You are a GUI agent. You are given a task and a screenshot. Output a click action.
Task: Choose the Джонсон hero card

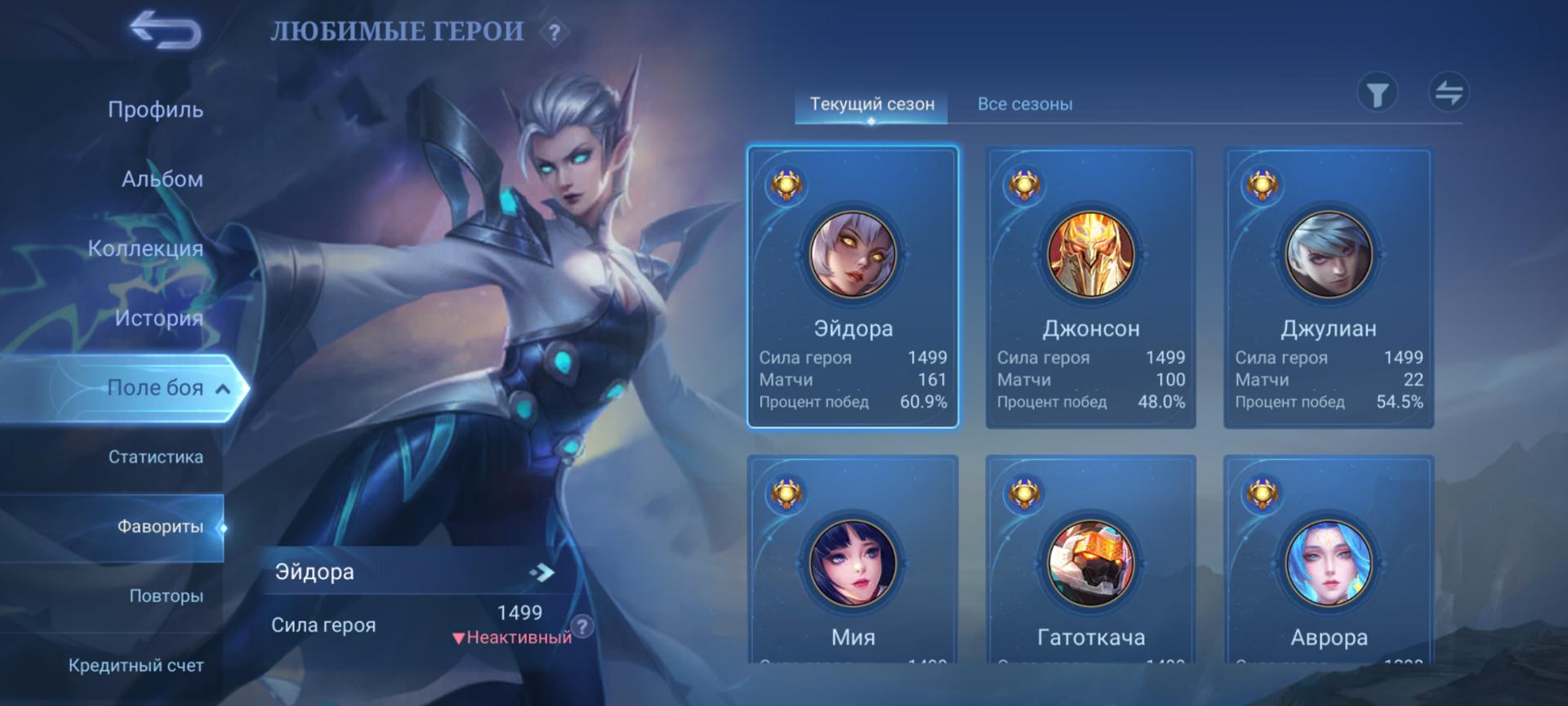[x=1090, y=287]
